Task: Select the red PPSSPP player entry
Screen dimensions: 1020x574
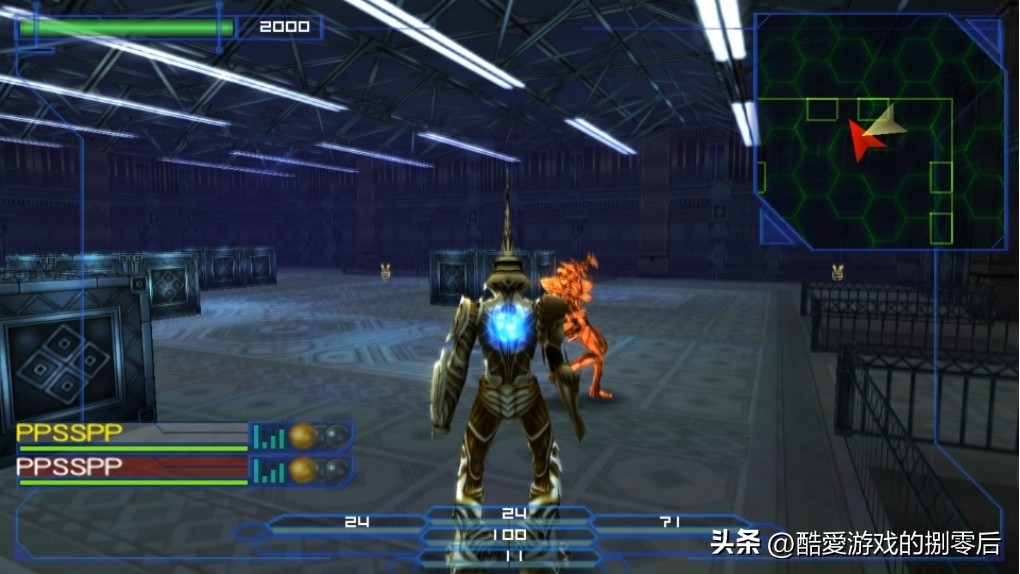Action: point(70,467)
